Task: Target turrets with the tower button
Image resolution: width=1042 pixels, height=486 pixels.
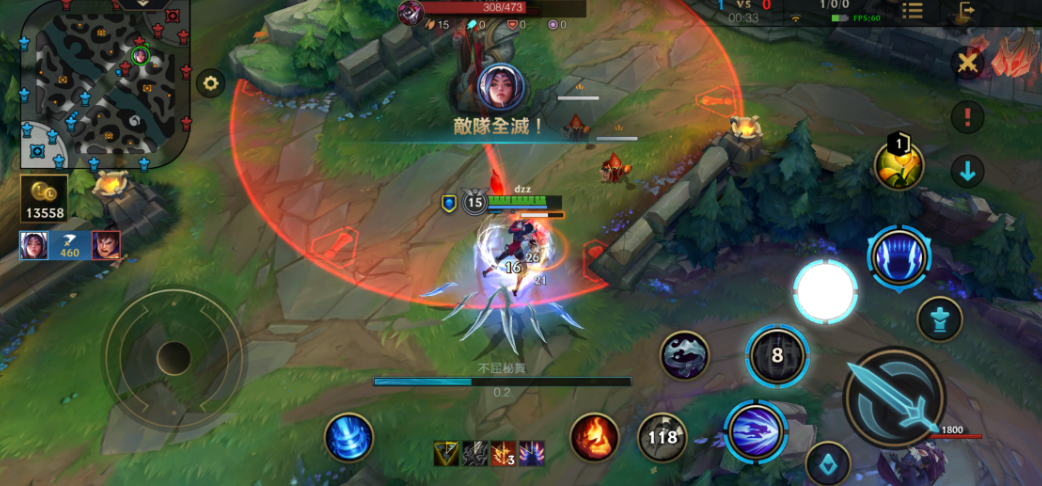Action: (x=939, y=319)
